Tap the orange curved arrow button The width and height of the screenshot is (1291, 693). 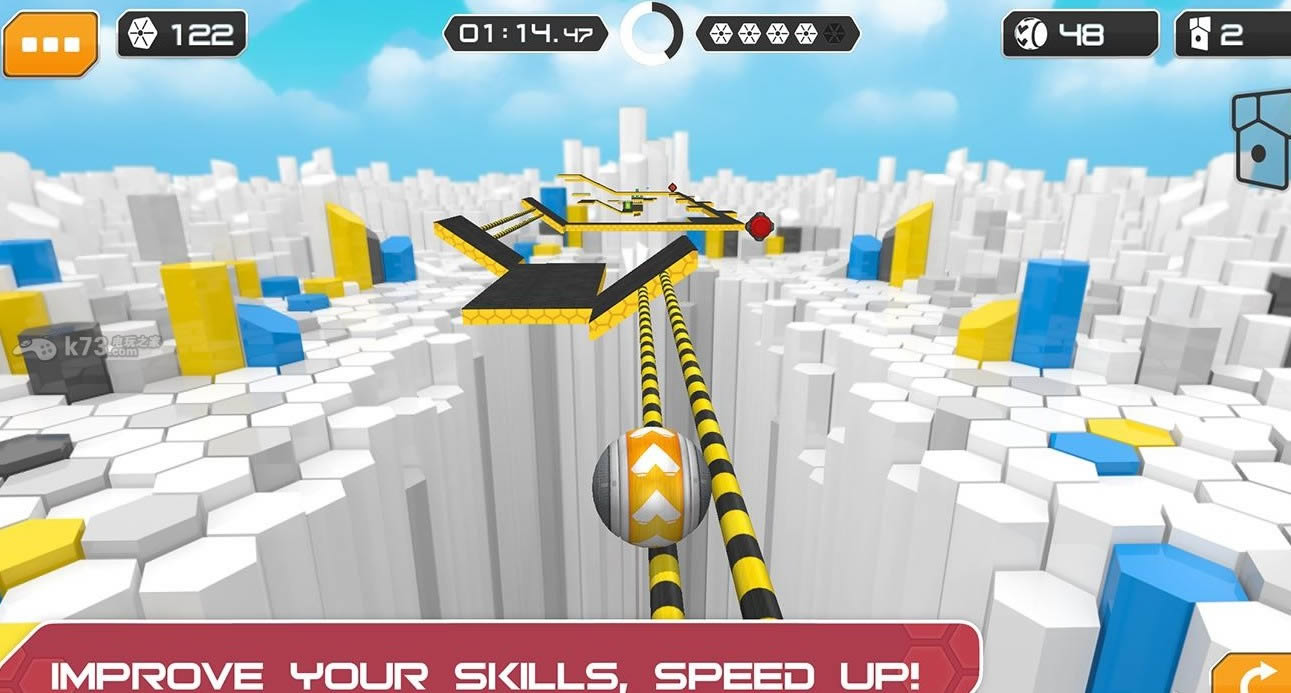coord(1252,674)
